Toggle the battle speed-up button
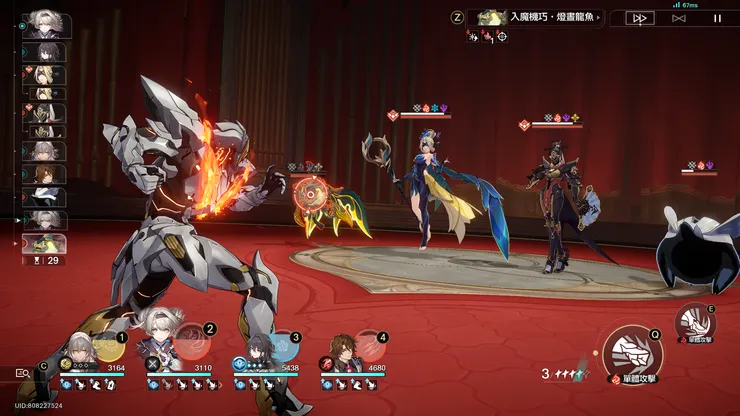Viewport: 740px width, 416px height. coord(640,18)
